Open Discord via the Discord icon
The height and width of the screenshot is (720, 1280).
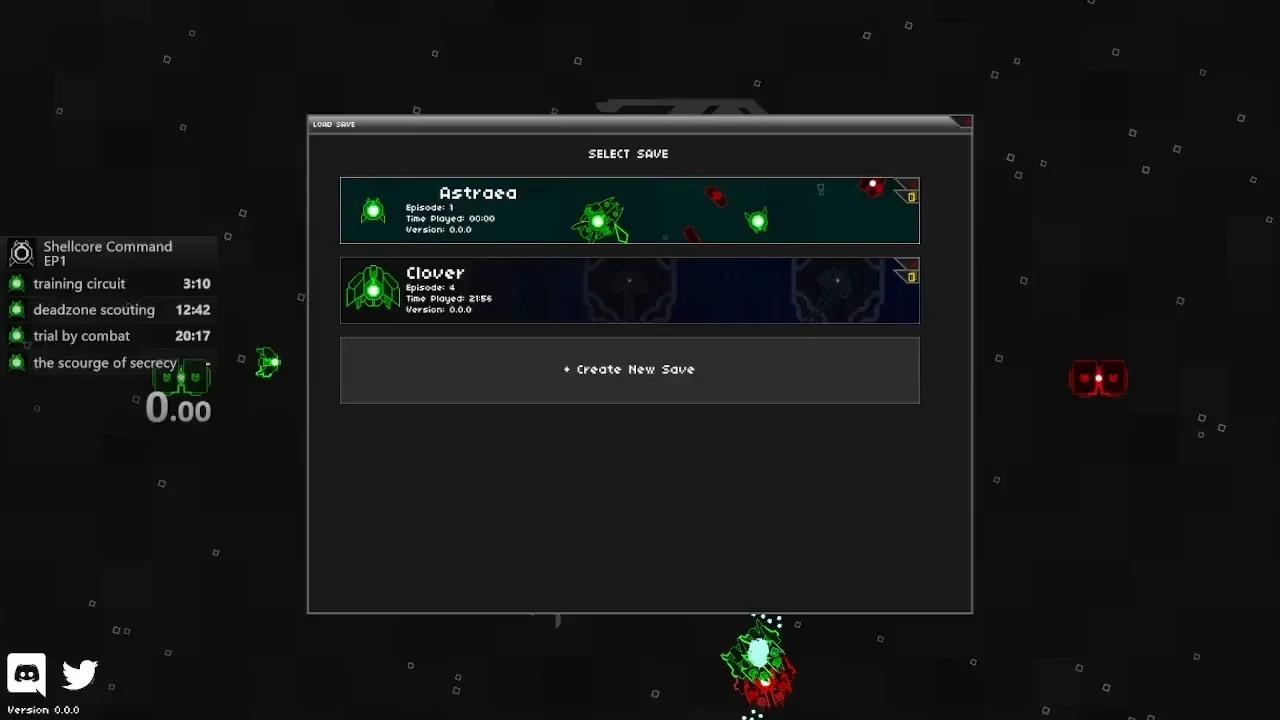26,673
